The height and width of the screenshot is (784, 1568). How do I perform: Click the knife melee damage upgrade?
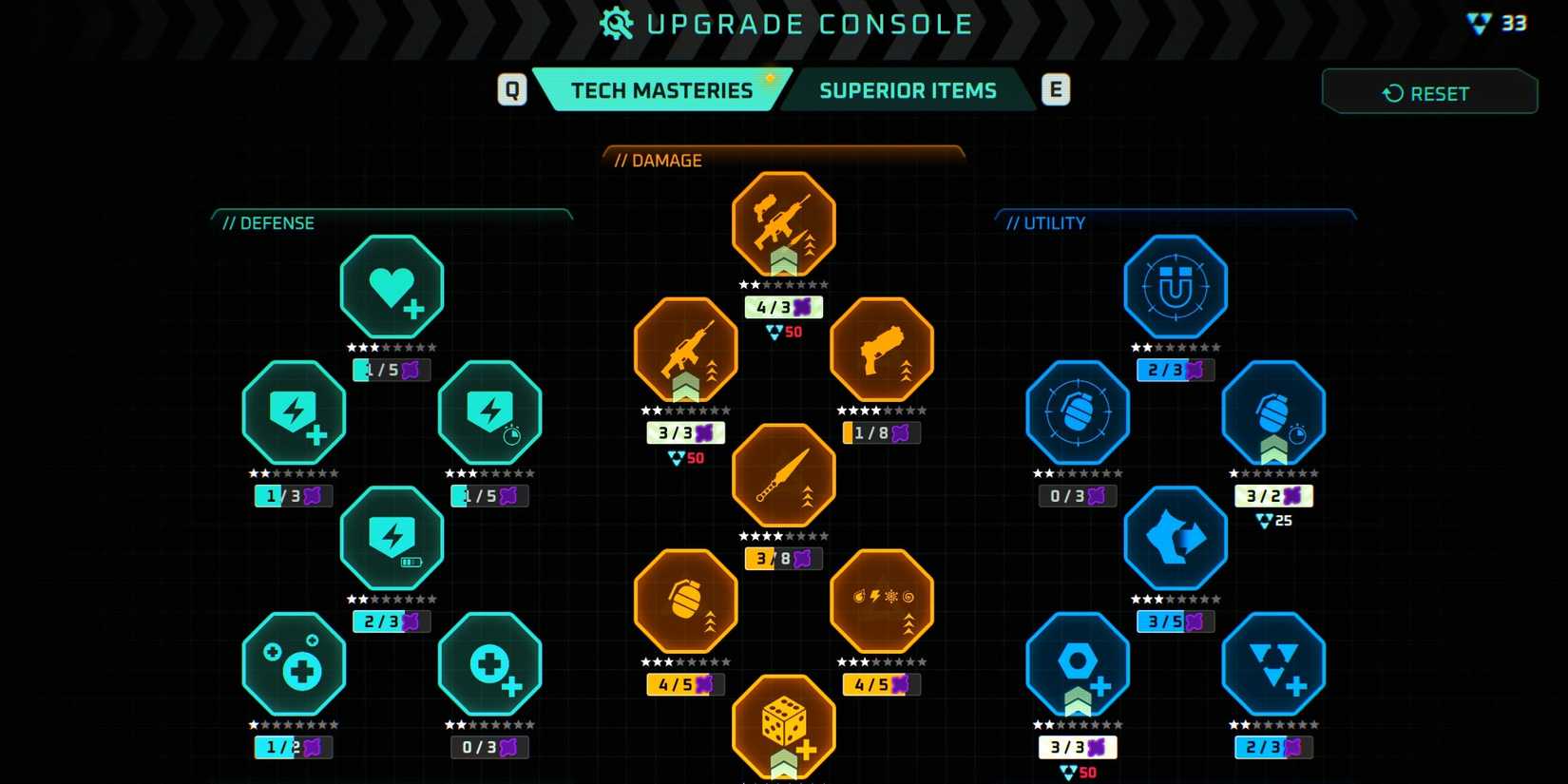[x=783, y=473]
